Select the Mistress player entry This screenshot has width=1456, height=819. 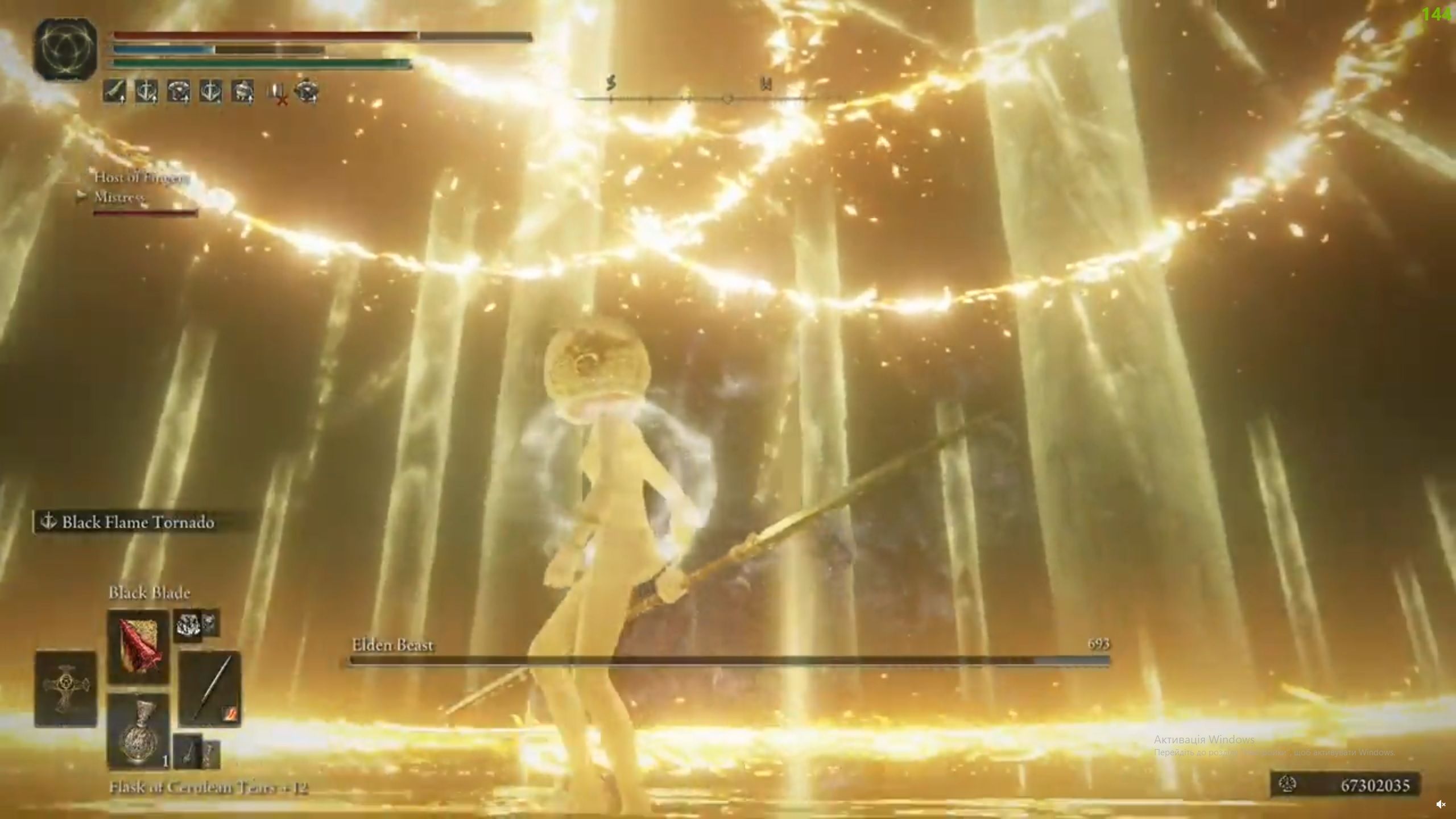pyautogui.click(x=119, y=197)
